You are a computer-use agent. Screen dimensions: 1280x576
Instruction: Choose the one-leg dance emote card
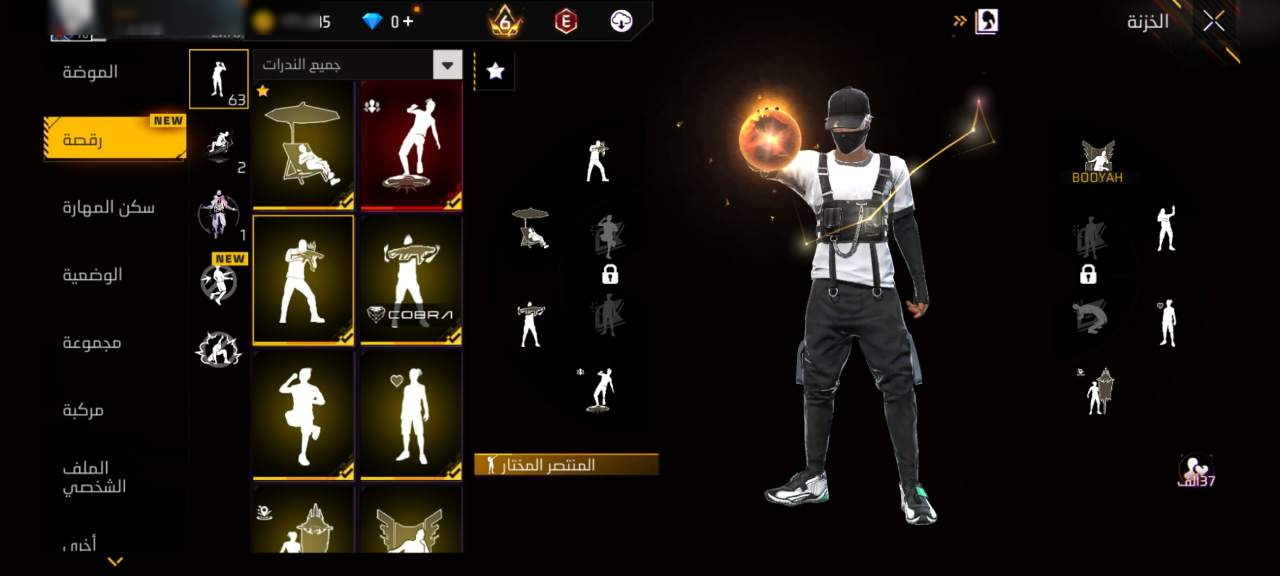303,414
